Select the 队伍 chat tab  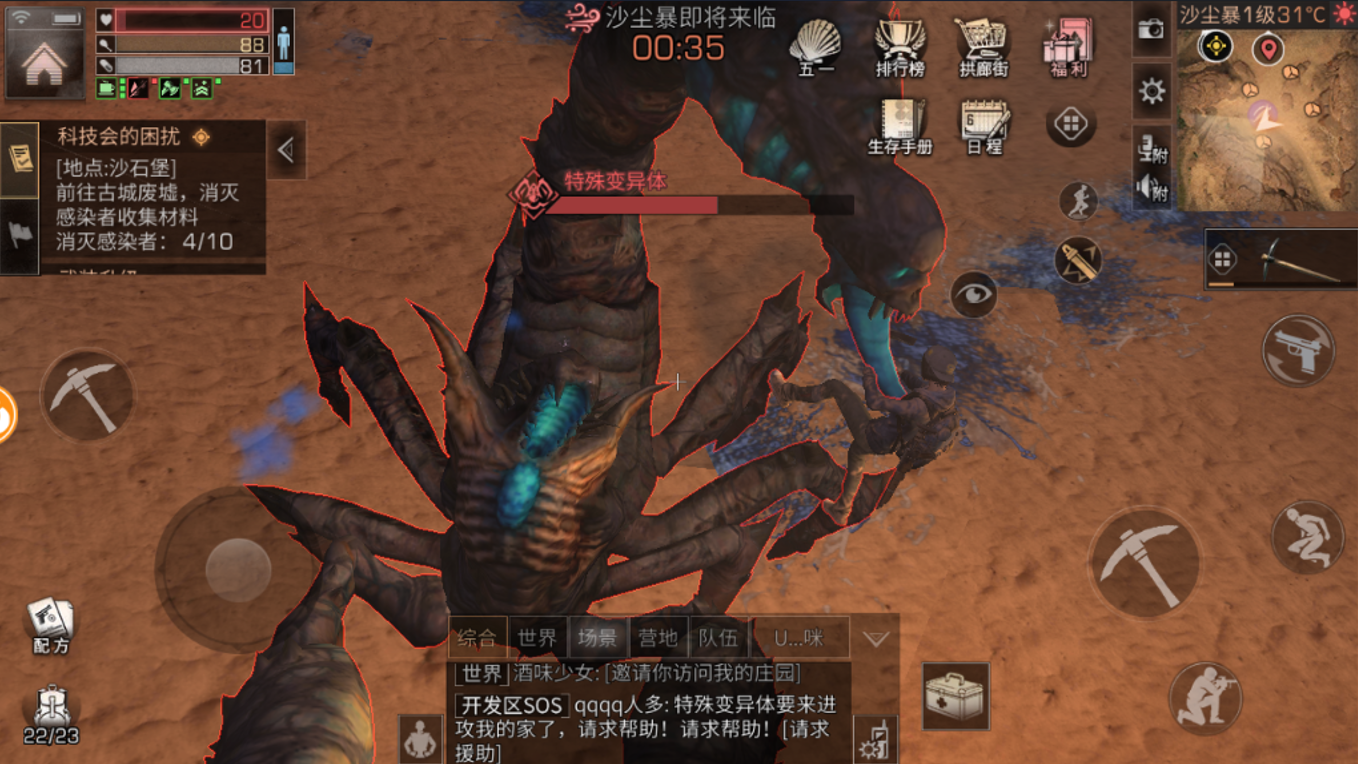(718, 637)
